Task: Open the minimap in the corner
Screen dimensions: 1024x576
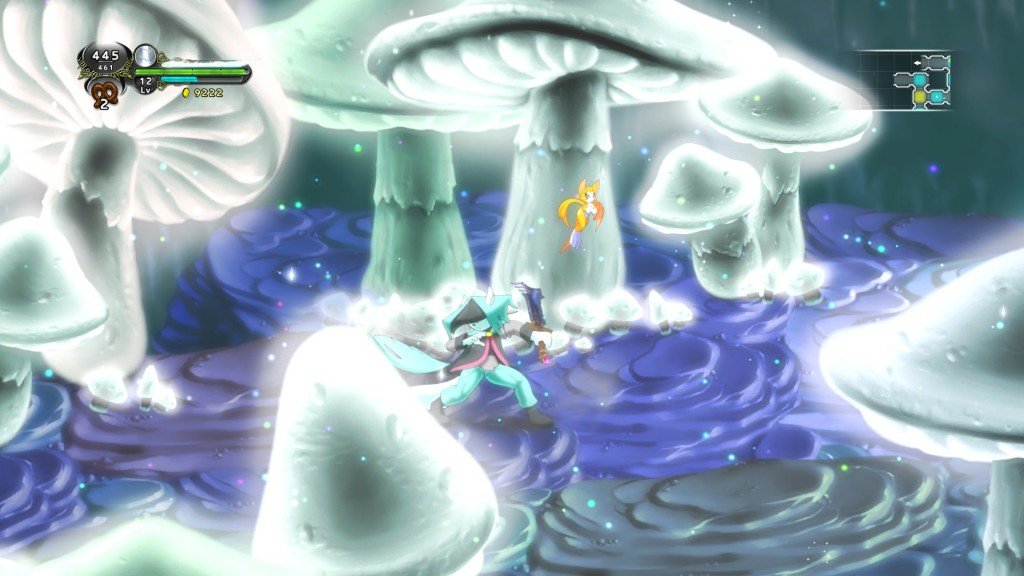Action: pyautogui.click(x=910, y=80)
